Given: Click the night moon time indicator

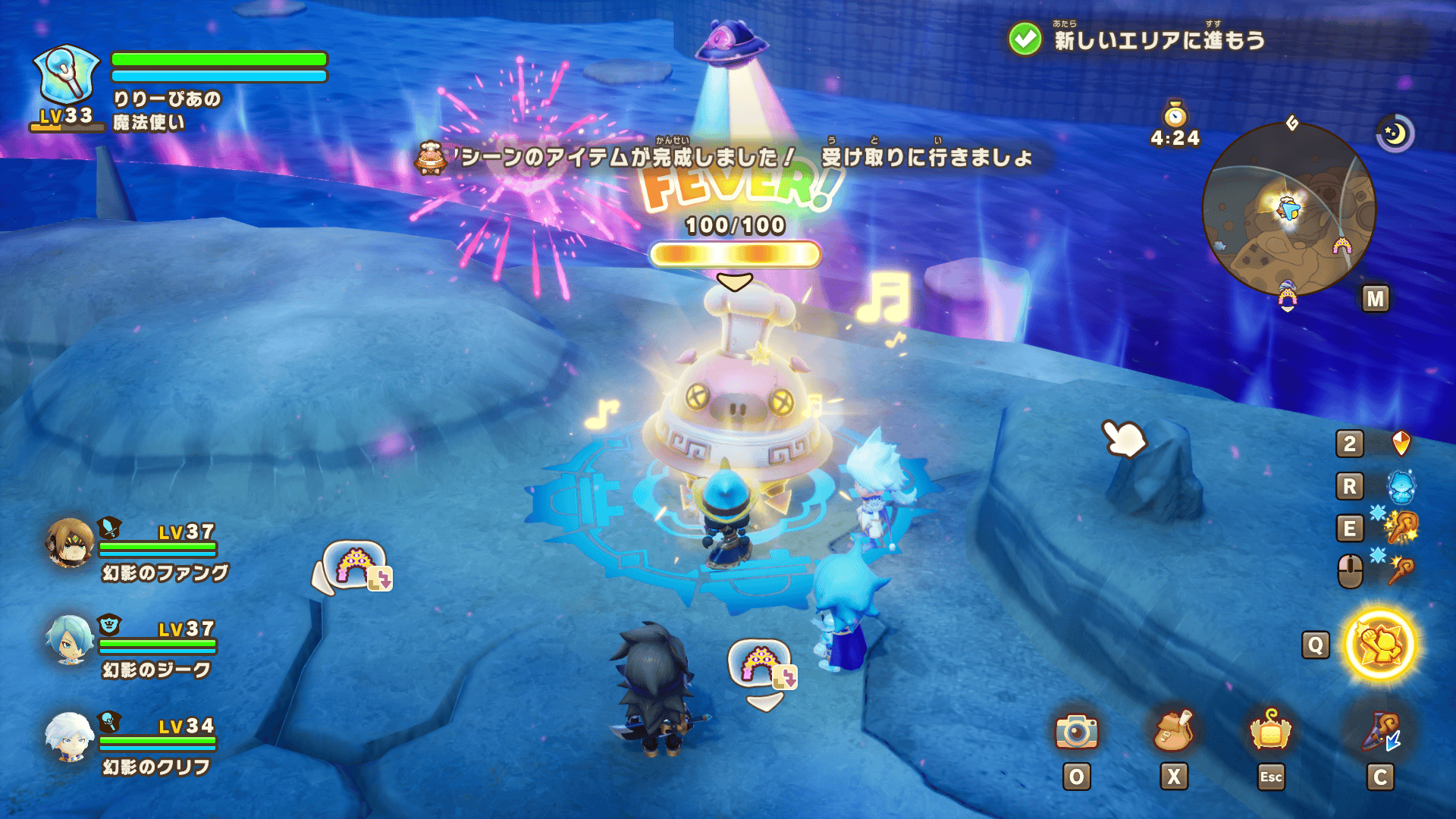Looking at the screenshot, I should 1395,134.
